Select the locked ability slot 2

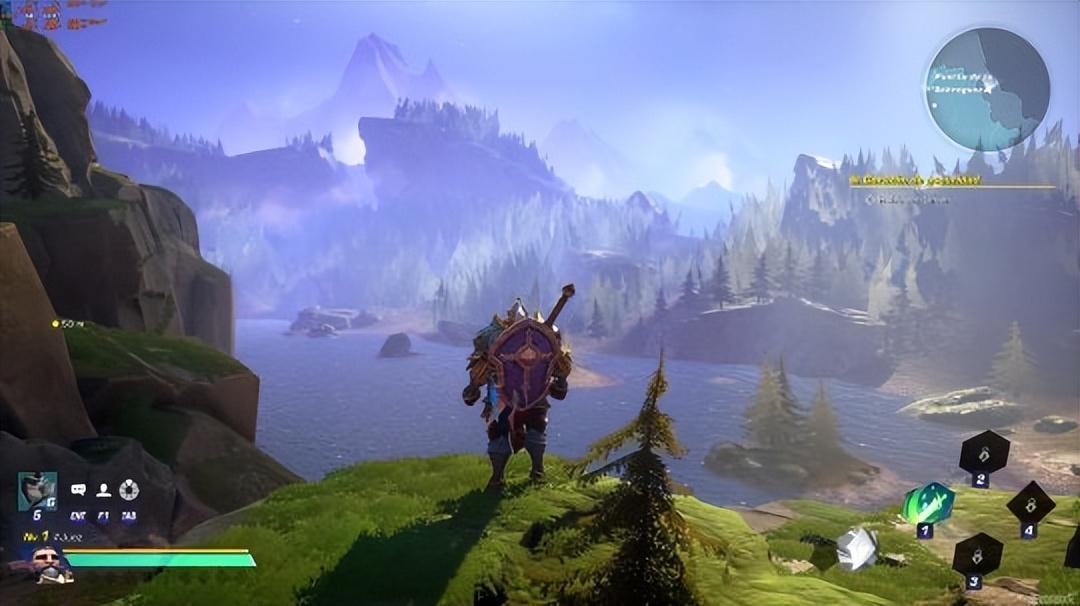point(984,453)
